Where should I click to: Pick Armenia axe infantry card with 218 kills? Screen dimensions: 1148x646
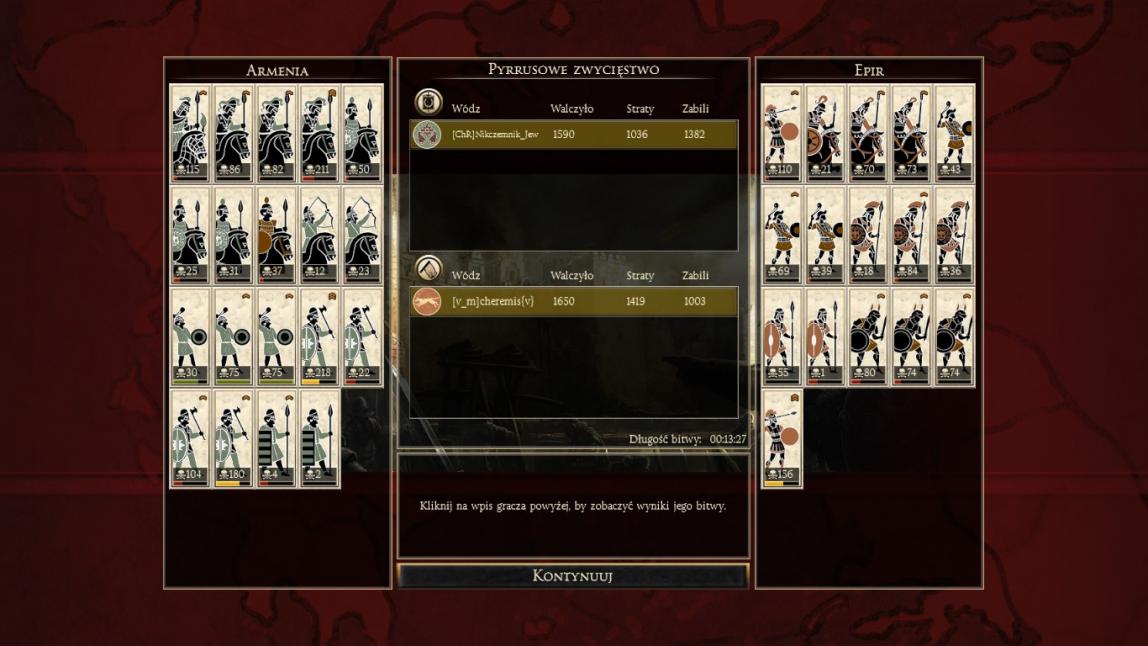click(319, 336)
